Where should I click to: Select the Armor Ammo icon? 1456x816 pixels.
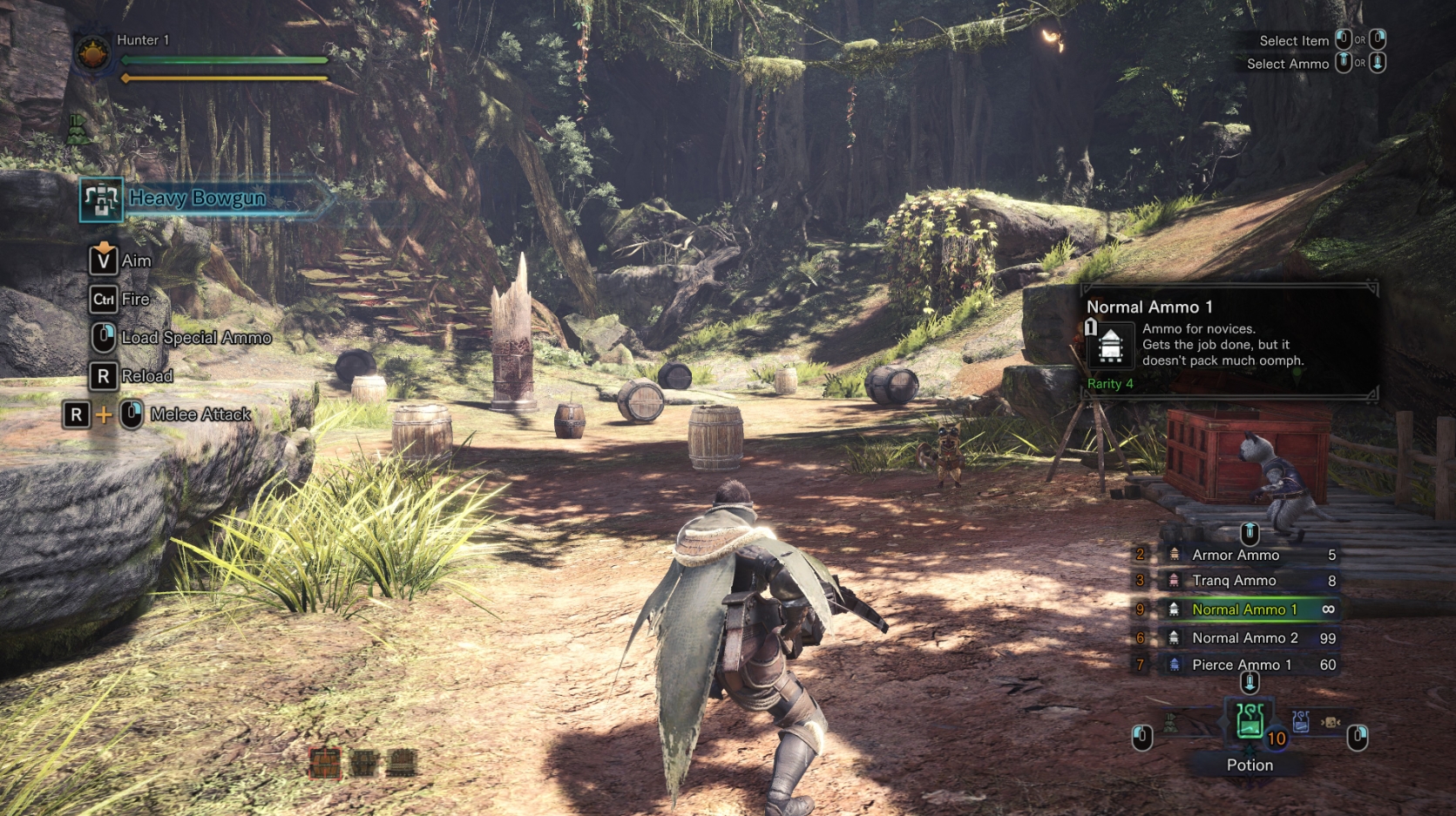[1172, 555]
